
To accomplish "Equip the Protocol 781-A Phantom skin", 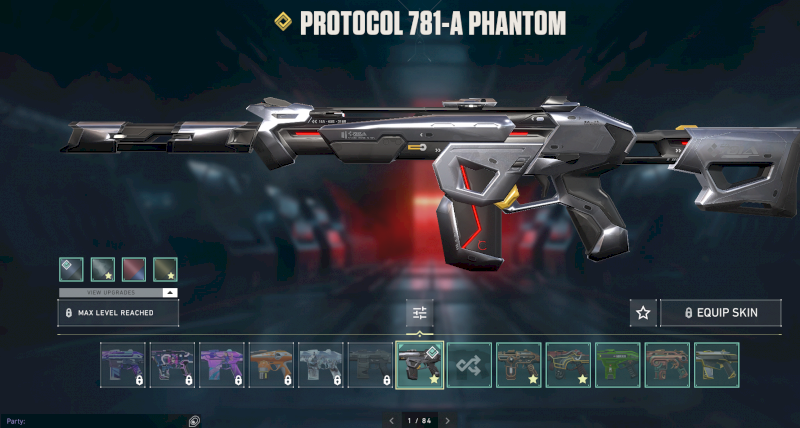I will pyautogui.click(x=720, y=313).
